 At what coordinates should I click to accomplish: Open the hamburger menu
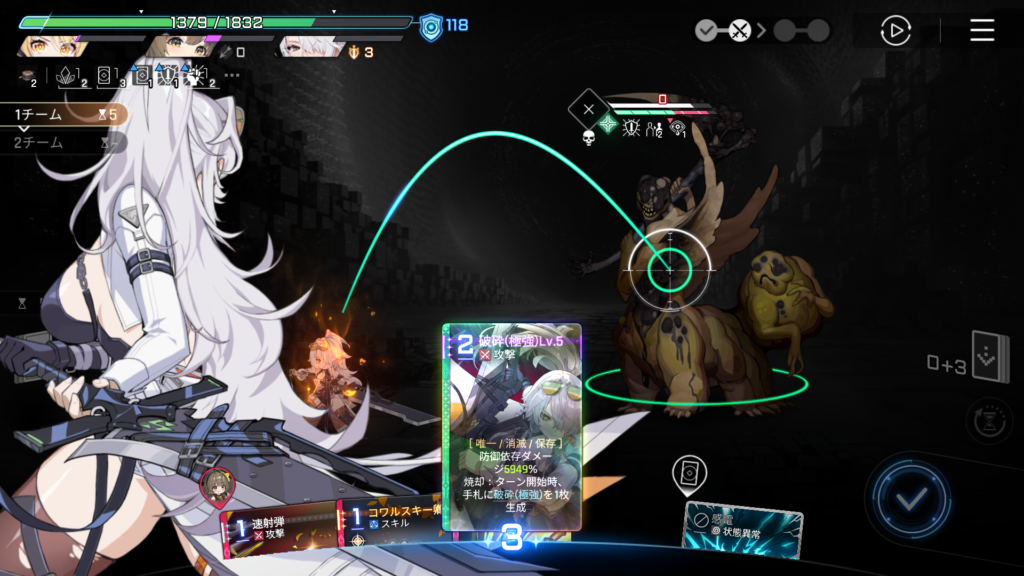(x=982, y=31)
